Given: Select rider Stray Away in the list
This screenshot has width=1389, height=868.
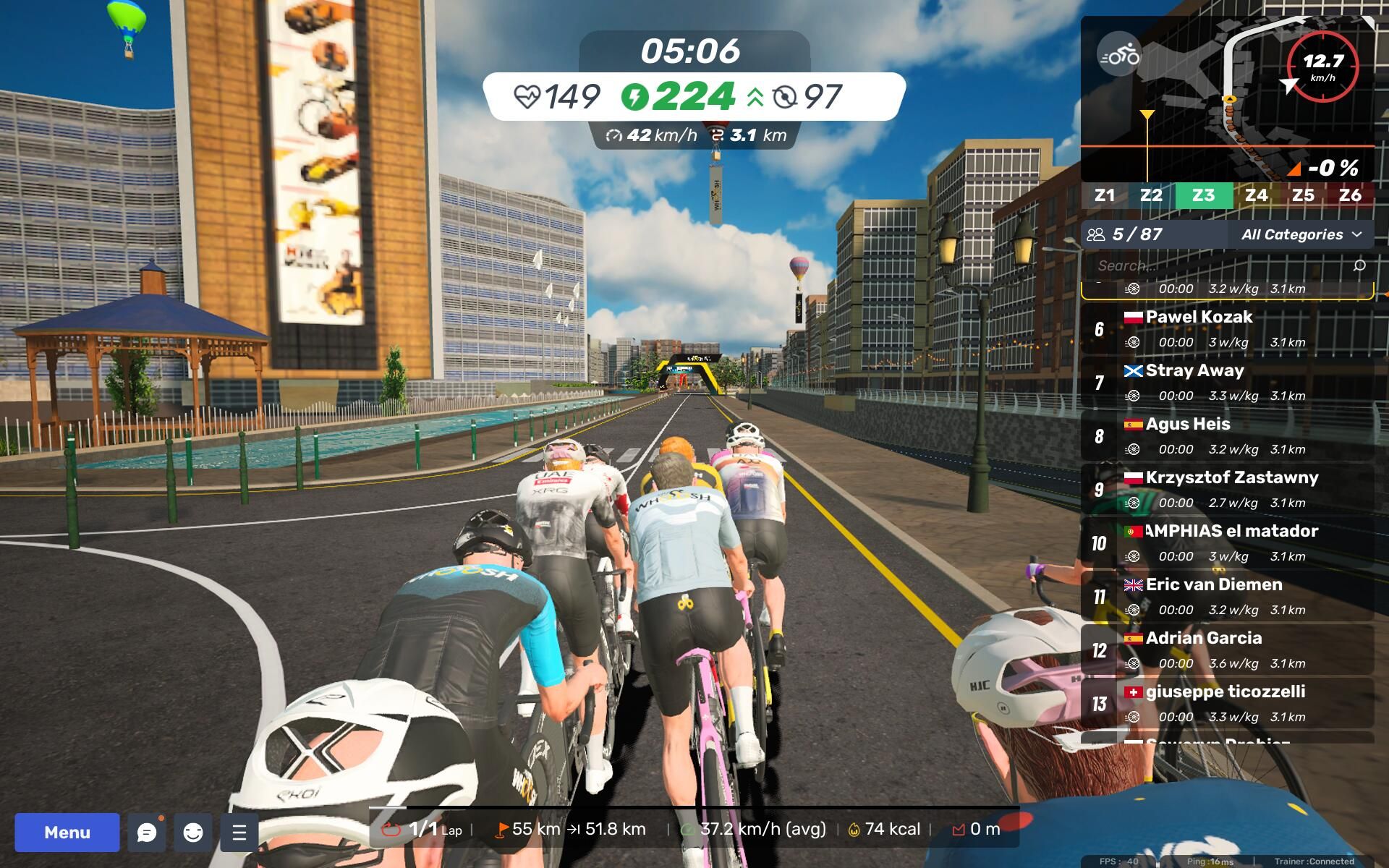Looking at the screenshot, I should click(1227, 381).
